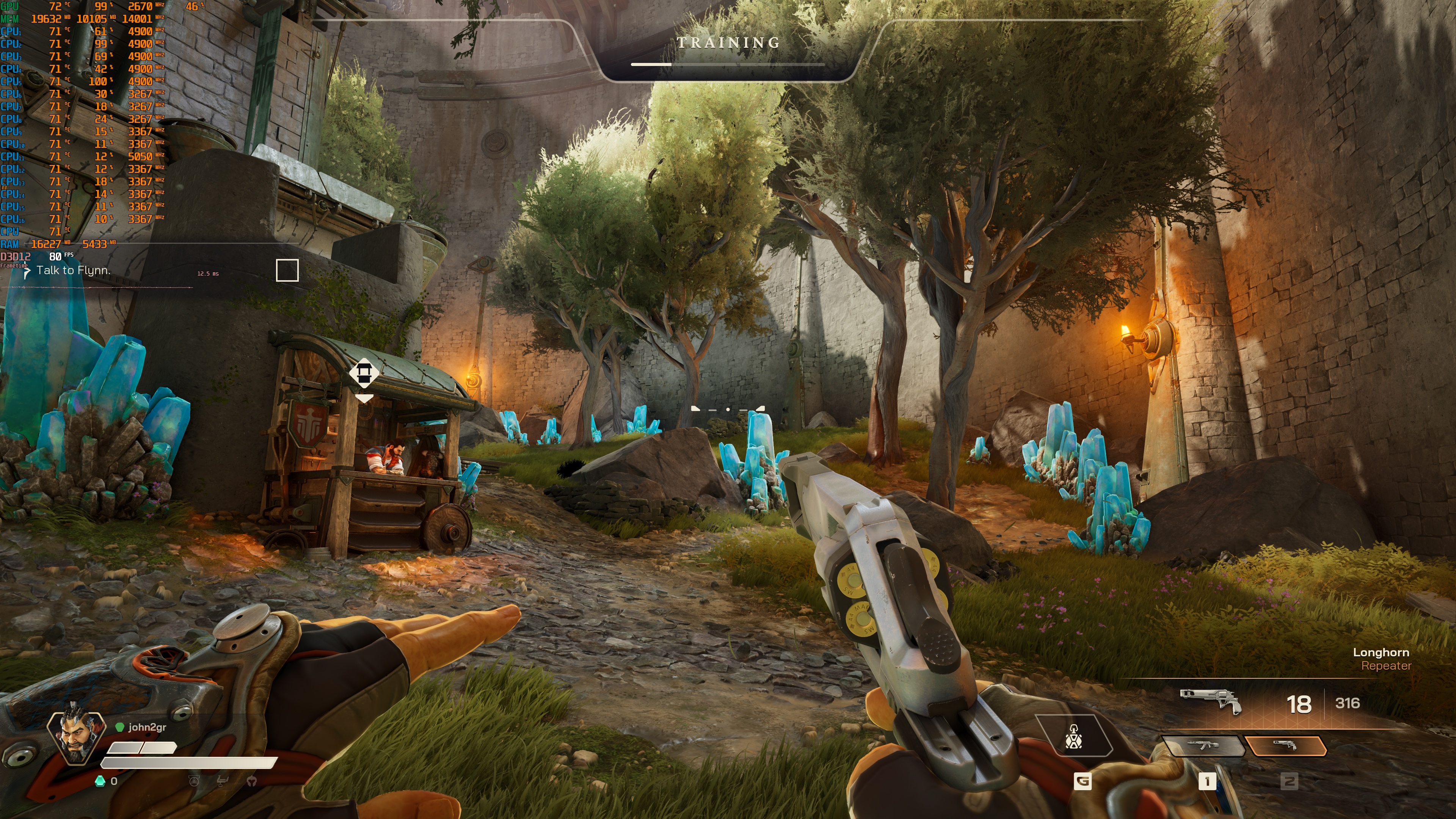
Task: Click the helmet equipment icon
Action: tap(252, 781)
